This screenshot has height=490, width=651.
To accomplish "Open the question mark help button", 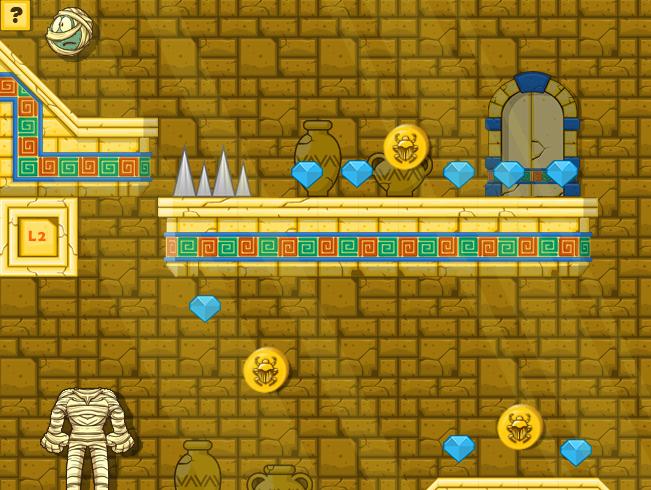I will (15, 15).
